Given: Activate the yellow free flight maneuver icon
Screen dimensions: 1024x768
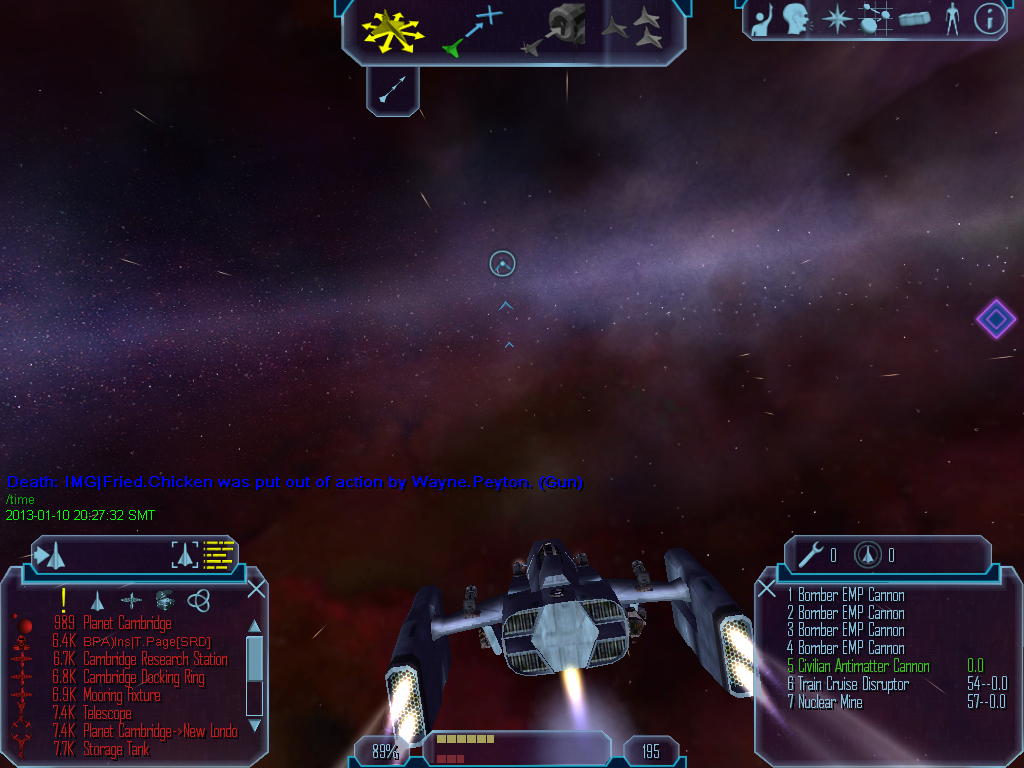Looking at the screenshot, I should point(393,31).
